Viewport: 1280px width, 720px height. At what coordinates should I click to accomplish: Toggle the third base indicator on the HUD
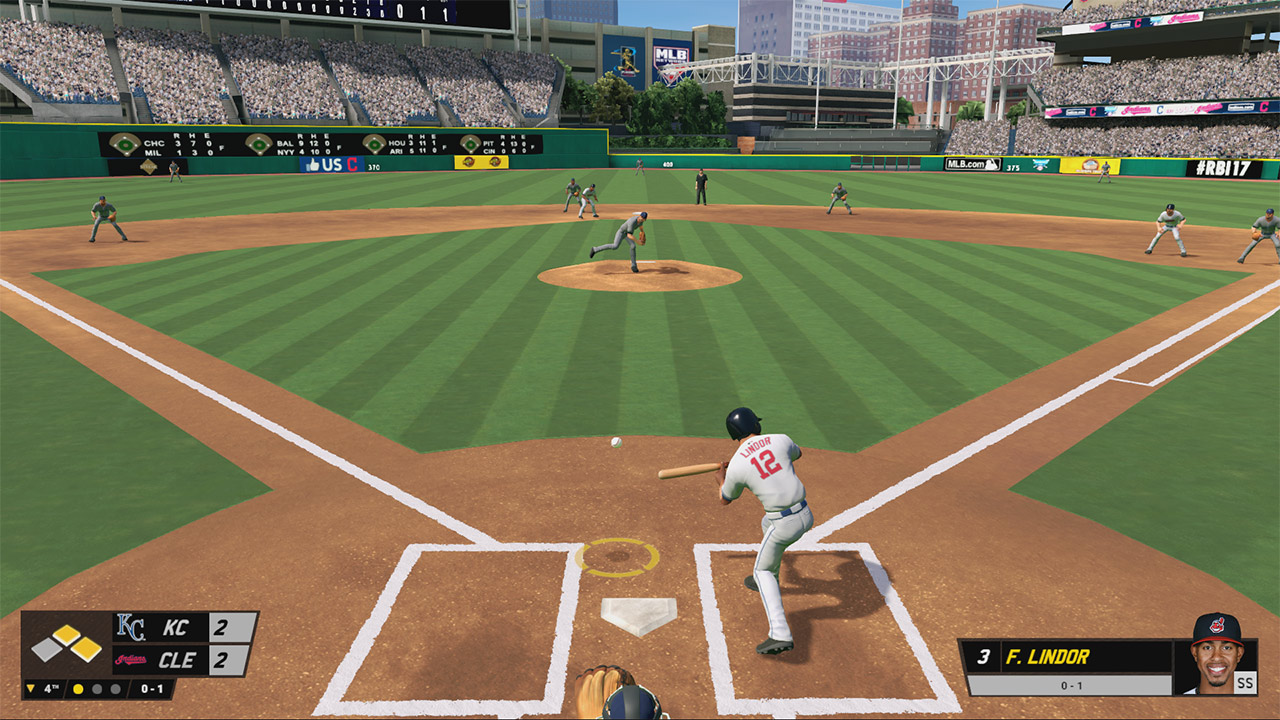tap(46, 649)
